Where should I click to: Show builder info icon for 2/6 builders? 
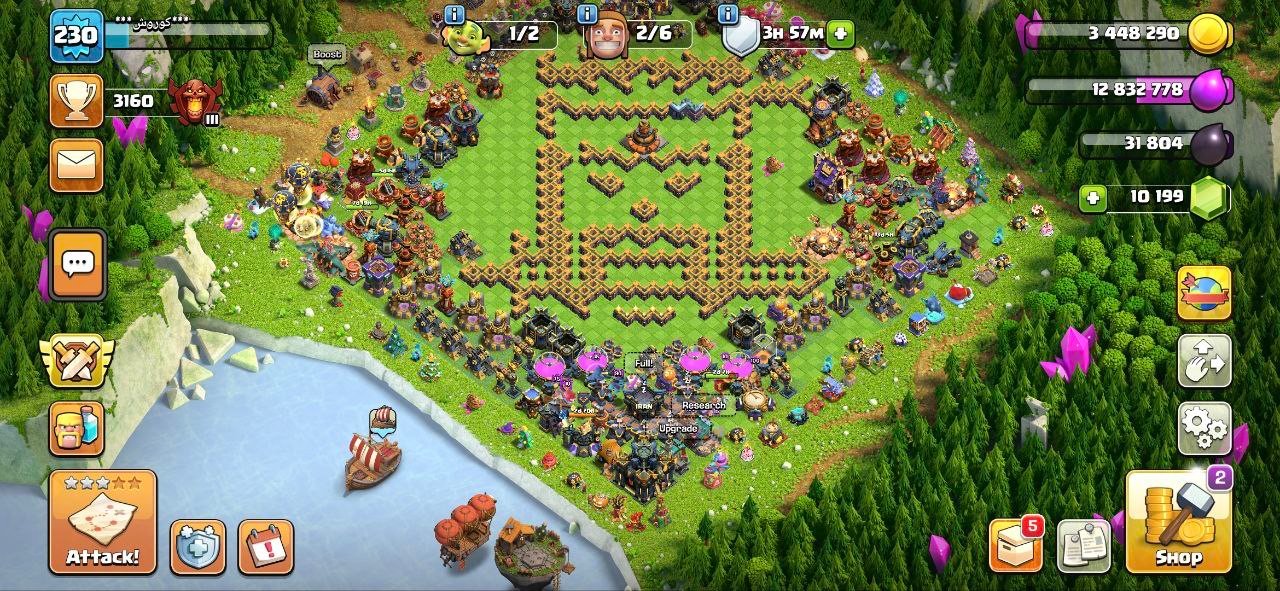[590, 14]
